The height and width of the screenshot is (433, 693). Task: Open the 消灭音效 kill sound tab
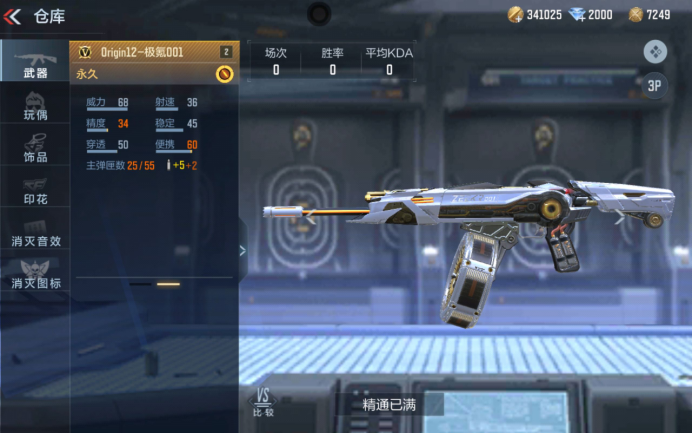click(x=35, y=234)
